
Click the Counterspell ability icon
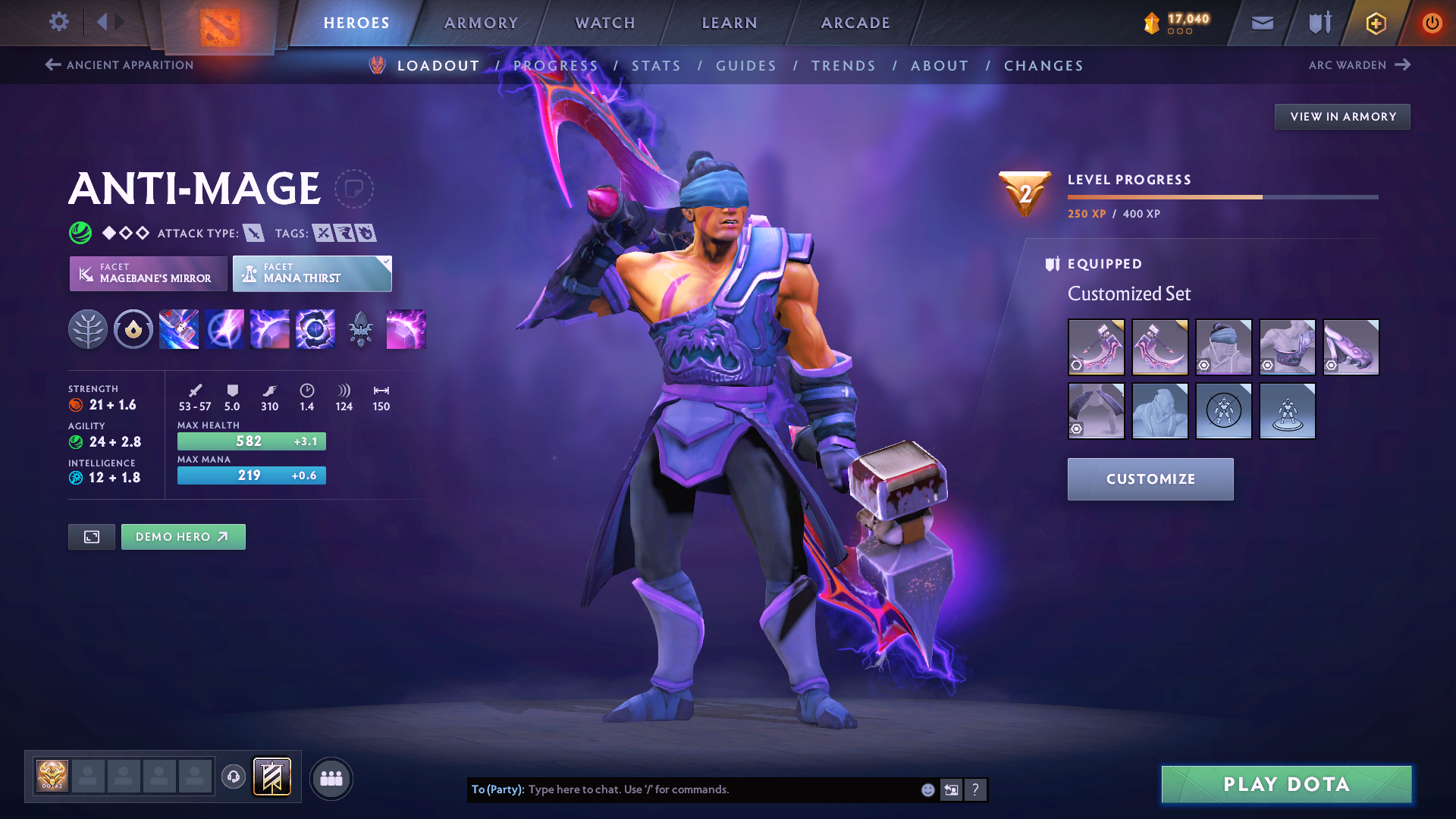[269, 329]
